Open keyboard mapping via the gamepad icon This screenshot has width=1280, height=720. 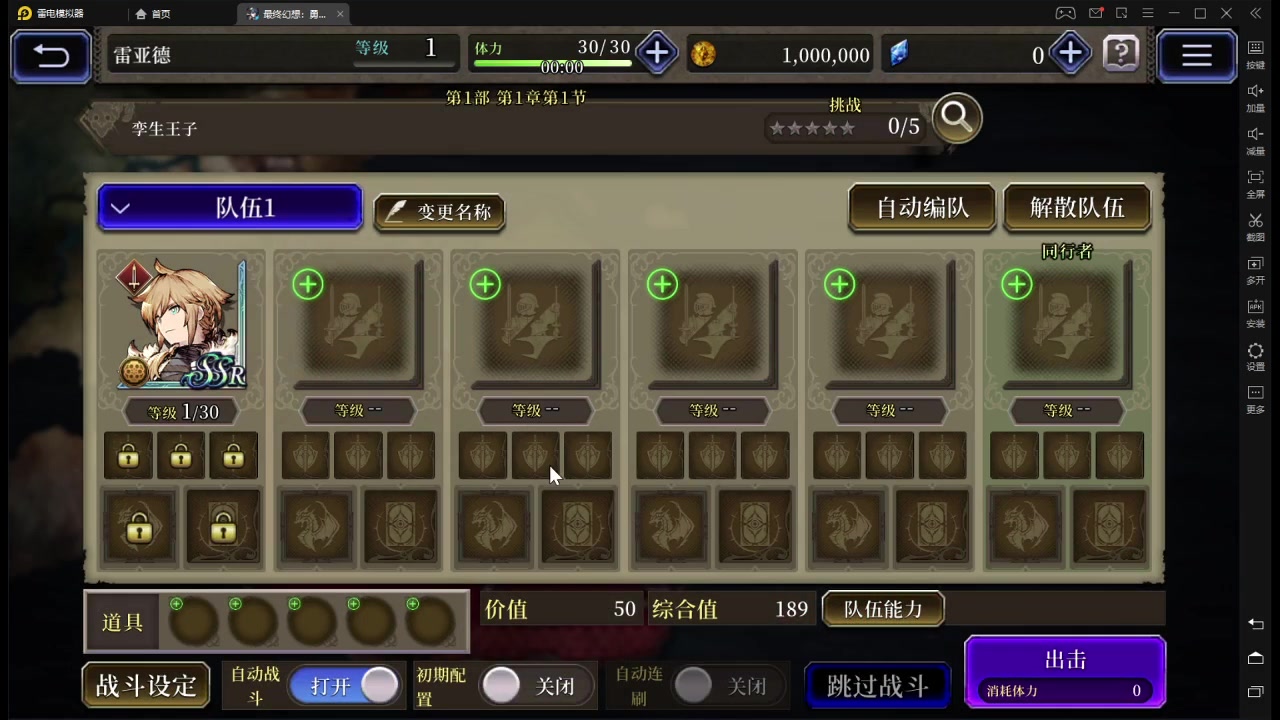[1064, 13]
